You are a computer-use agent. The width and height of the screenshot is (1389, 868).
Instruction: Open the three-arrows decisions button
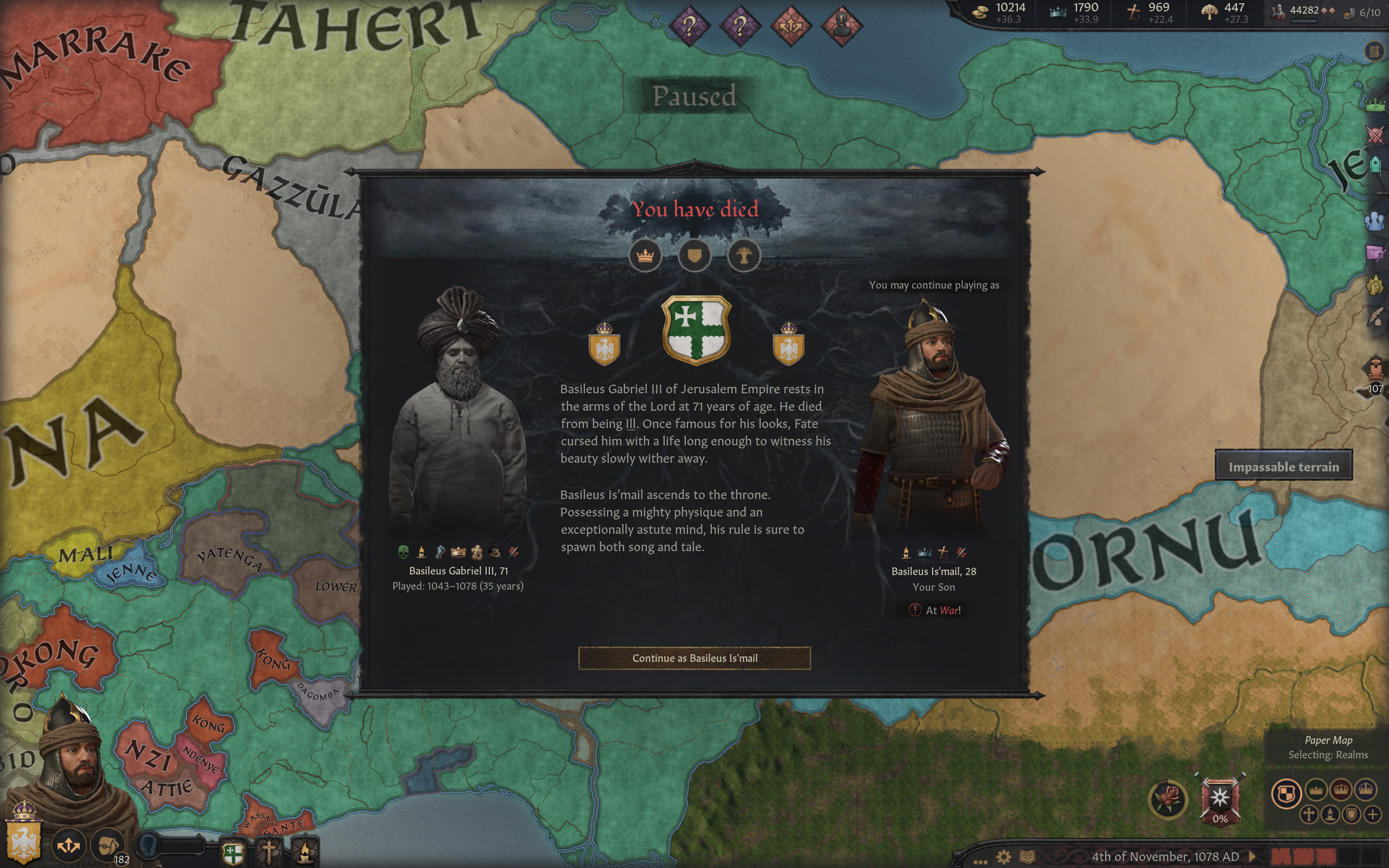coord(68,845)
